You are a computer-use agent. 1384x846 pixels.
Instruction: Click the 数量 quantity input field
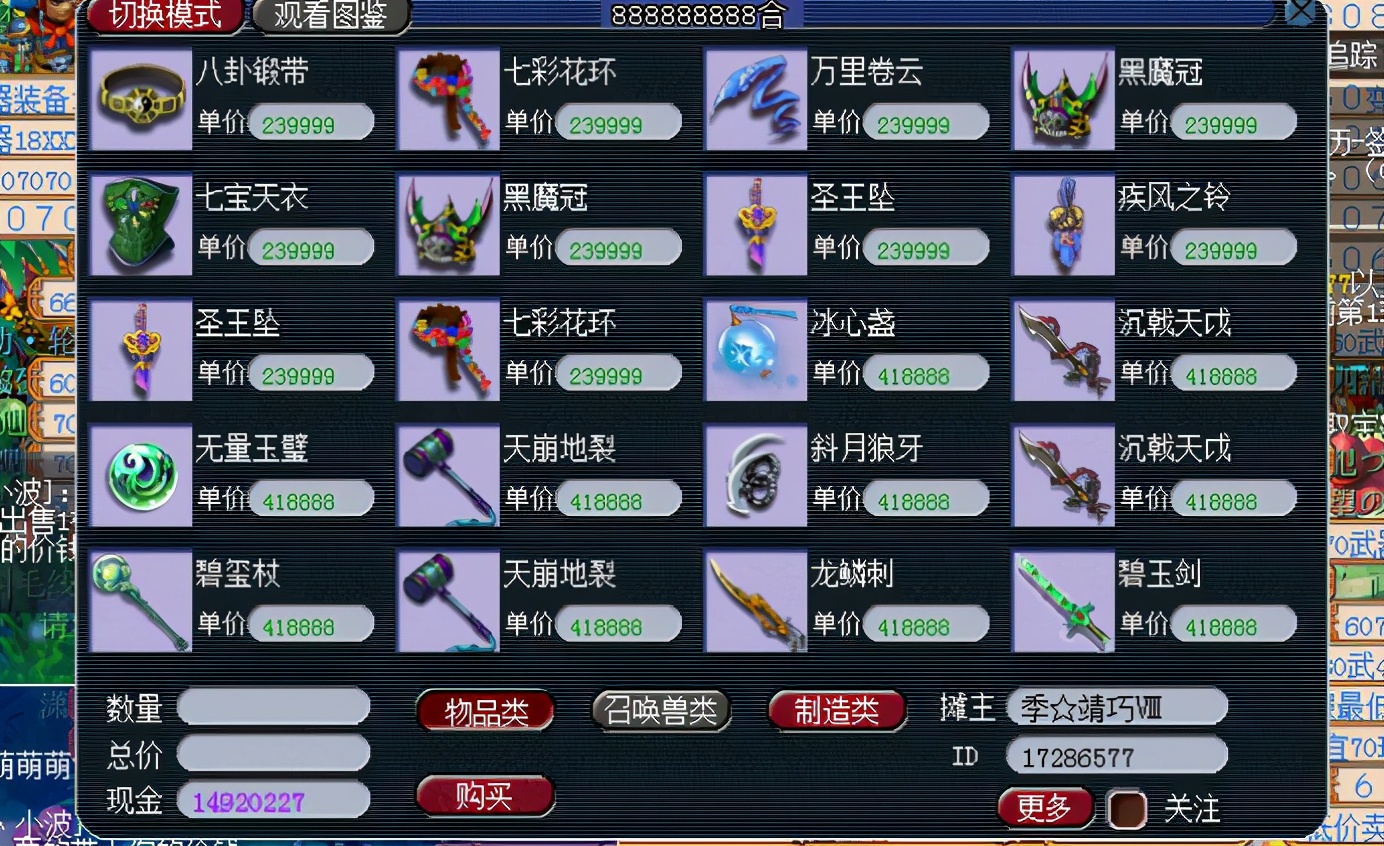[272, 707]
